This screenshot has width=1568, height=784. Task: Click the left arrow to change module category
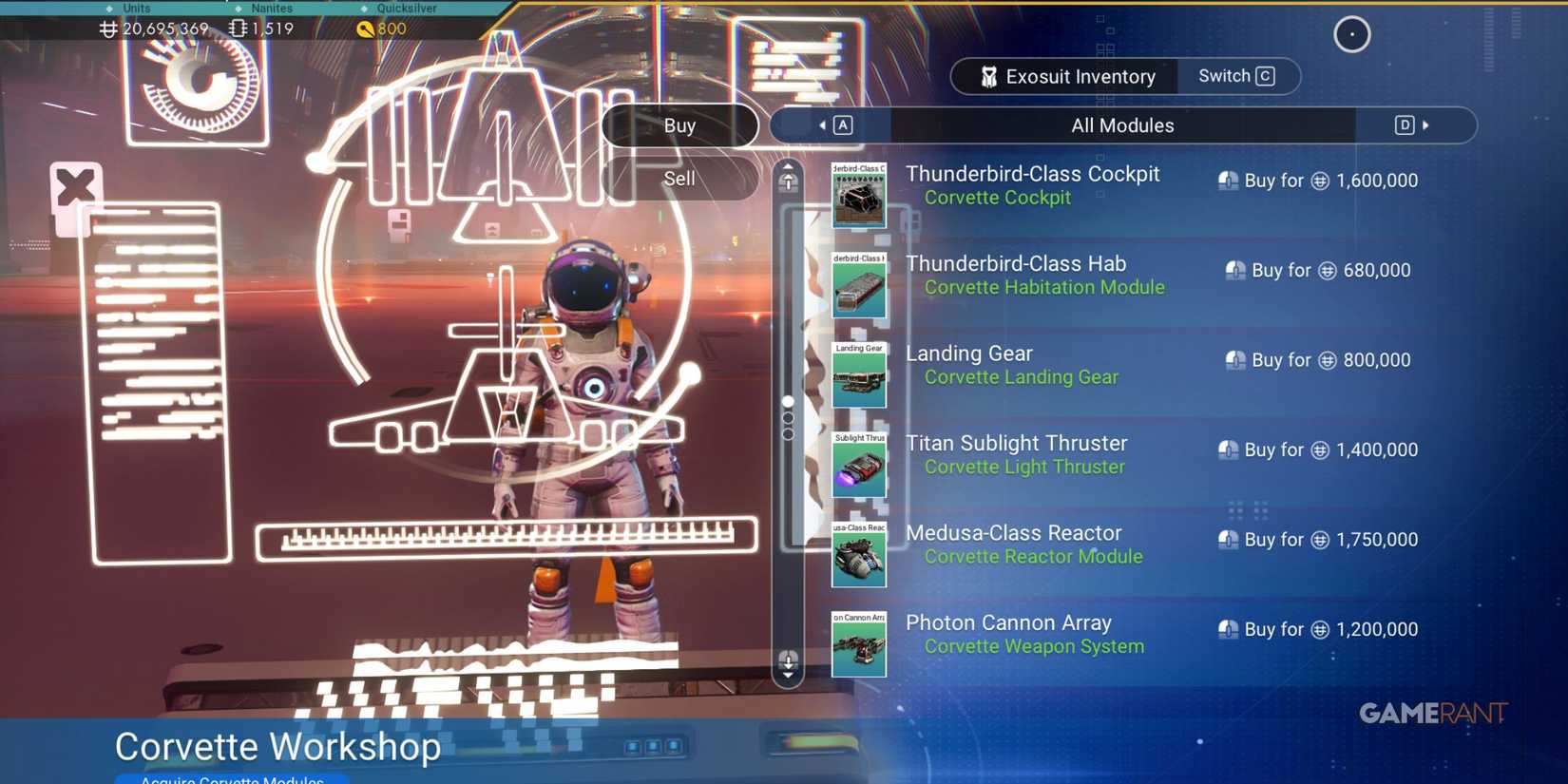(x=825, y=124)
